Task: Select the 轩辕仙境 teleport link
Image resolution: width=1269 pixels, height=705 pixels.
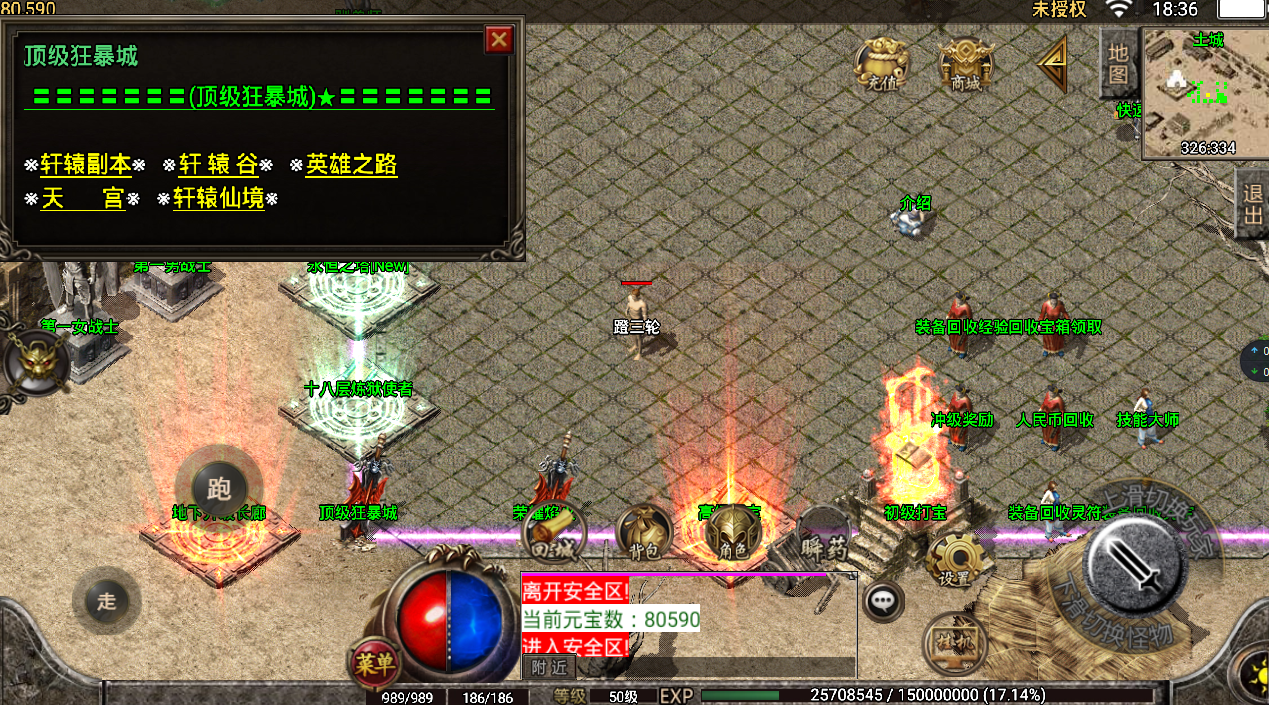Action: pyautogui.click(x=219, y=199)
